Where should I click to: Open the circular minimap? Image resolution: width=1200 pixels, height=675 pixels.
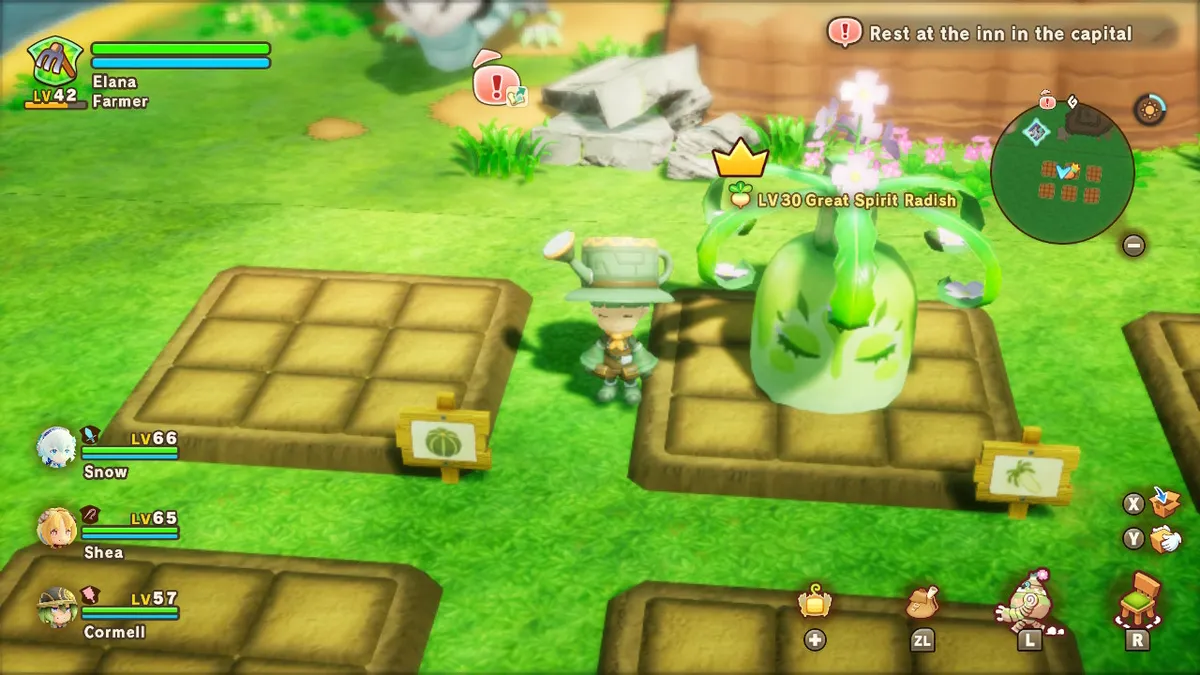[x=1062, y=172]
